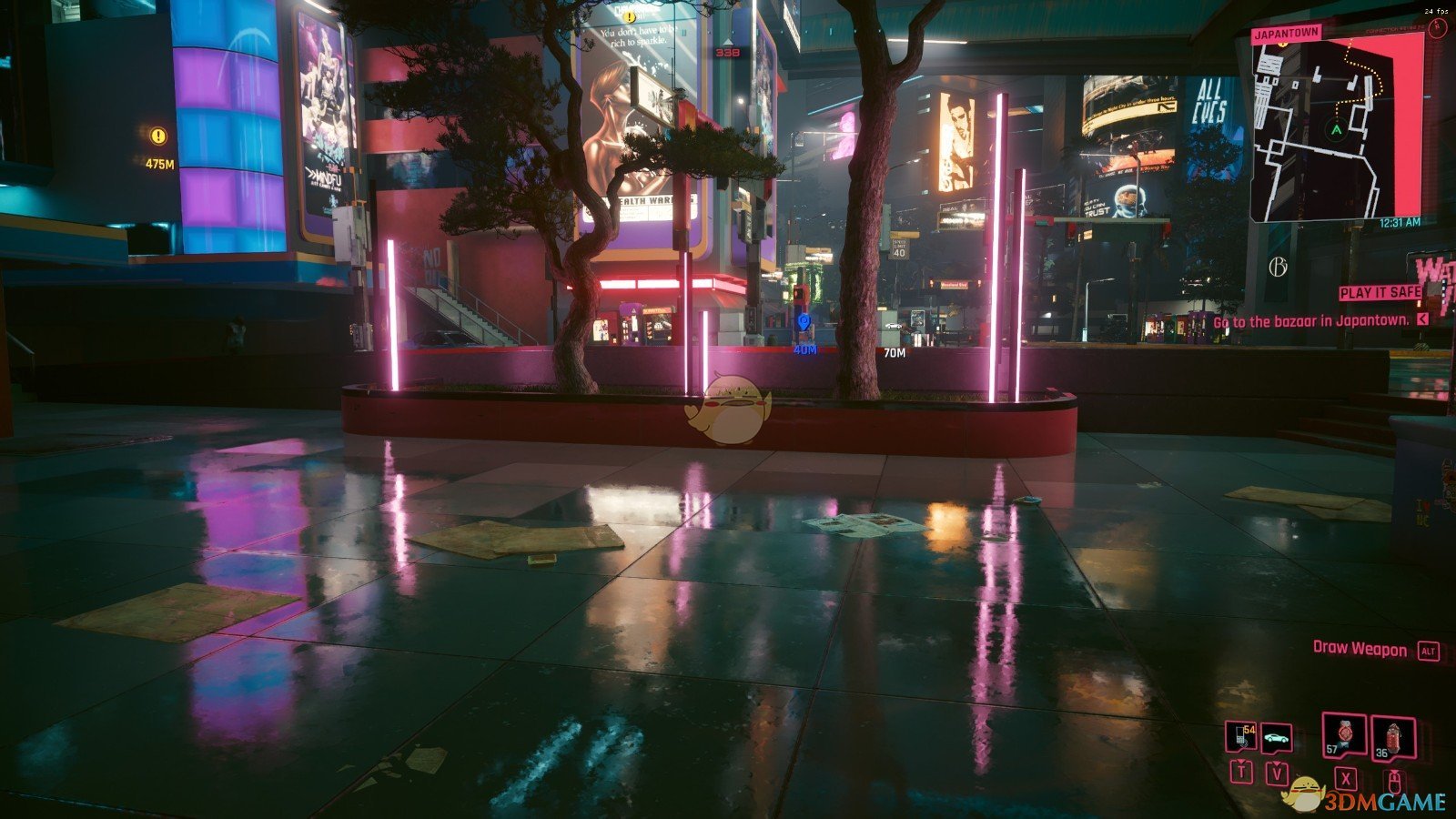This screenshot has height=819, width=1456.
Task: Click the grenade slot showing 57
Action: point(1343,733)
